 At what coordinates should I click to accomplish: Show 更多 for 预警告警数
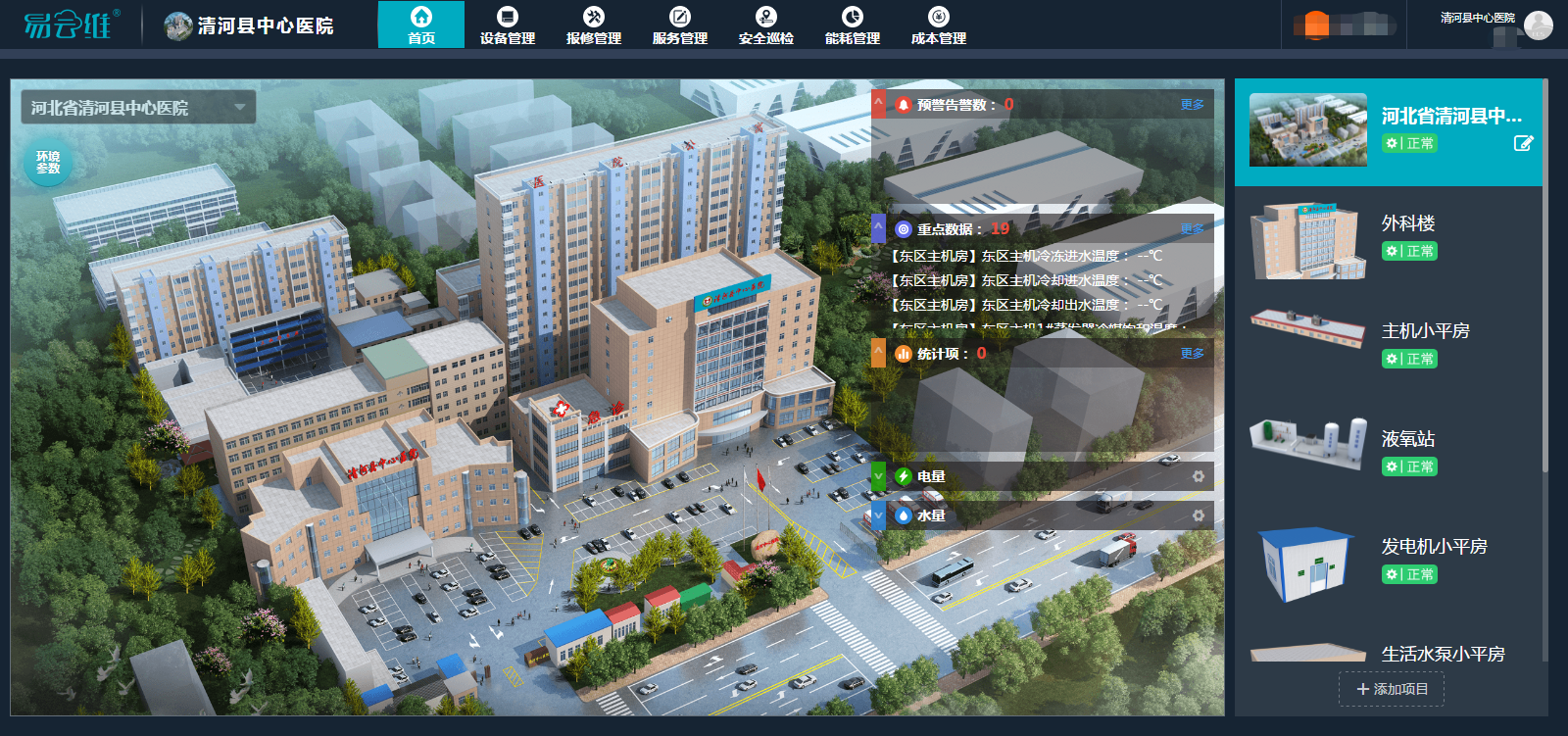pyautogui.click(x=1192, y=105)
